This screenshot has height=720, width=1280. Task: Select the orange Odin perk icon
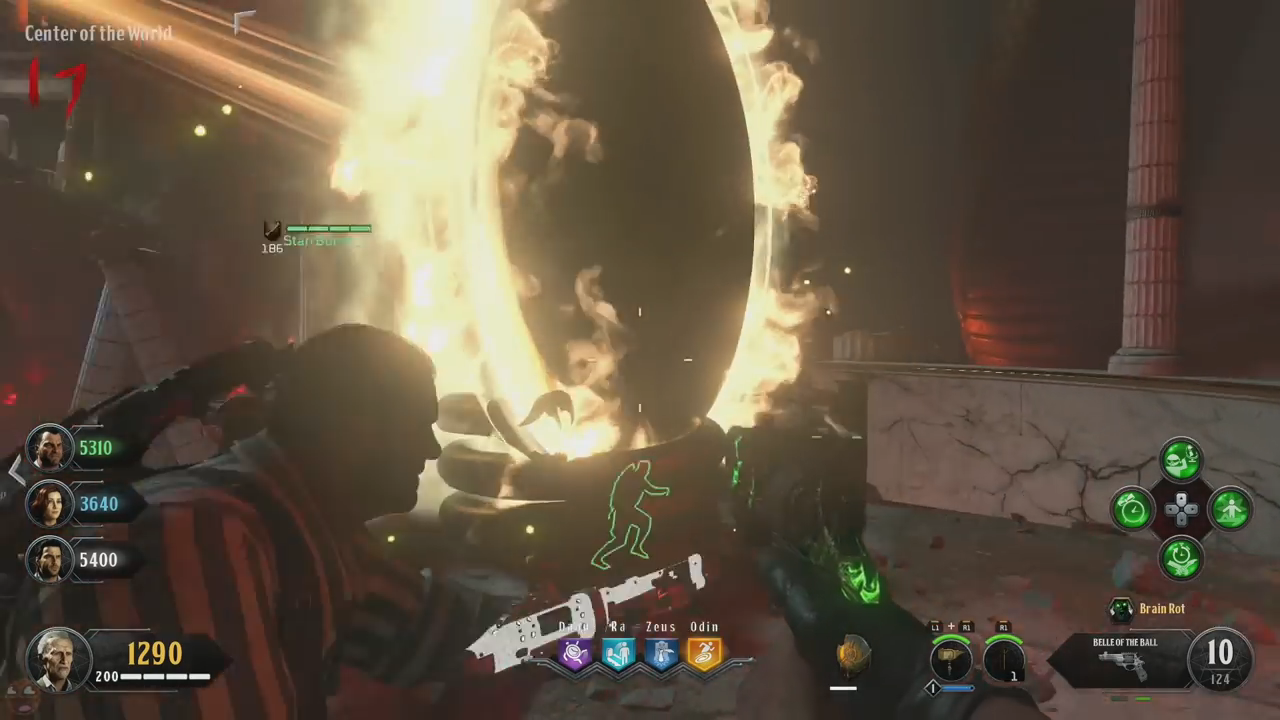tap(704, 654)
